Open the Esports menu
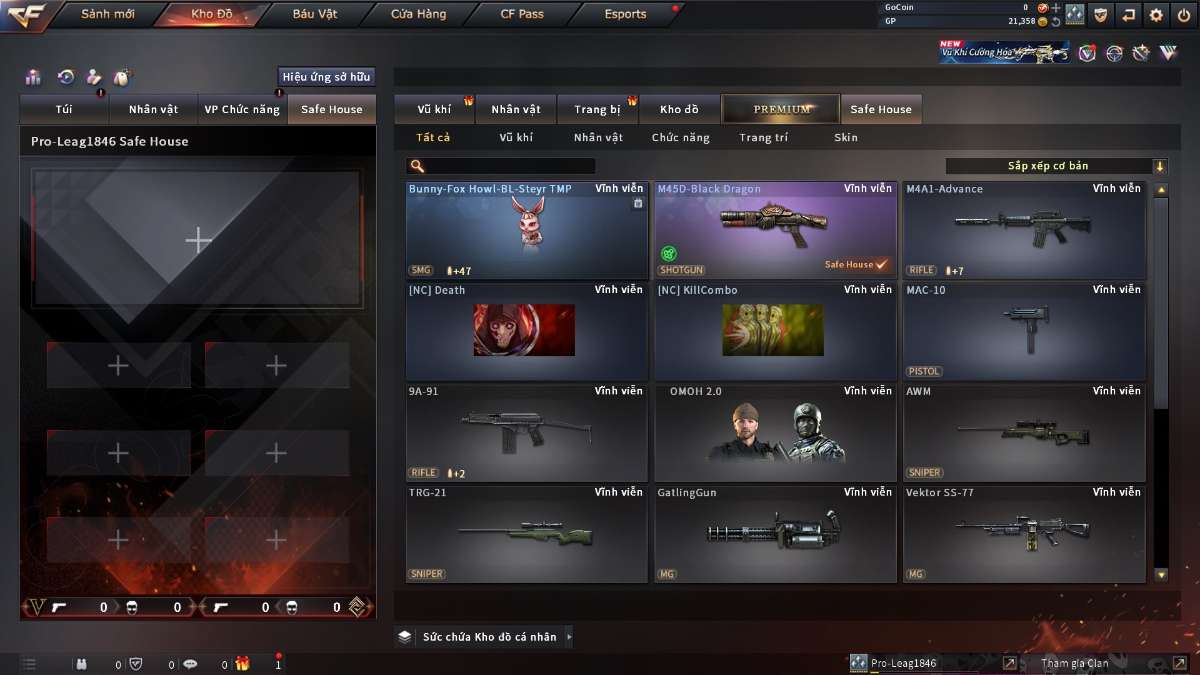 coord(625,14)
